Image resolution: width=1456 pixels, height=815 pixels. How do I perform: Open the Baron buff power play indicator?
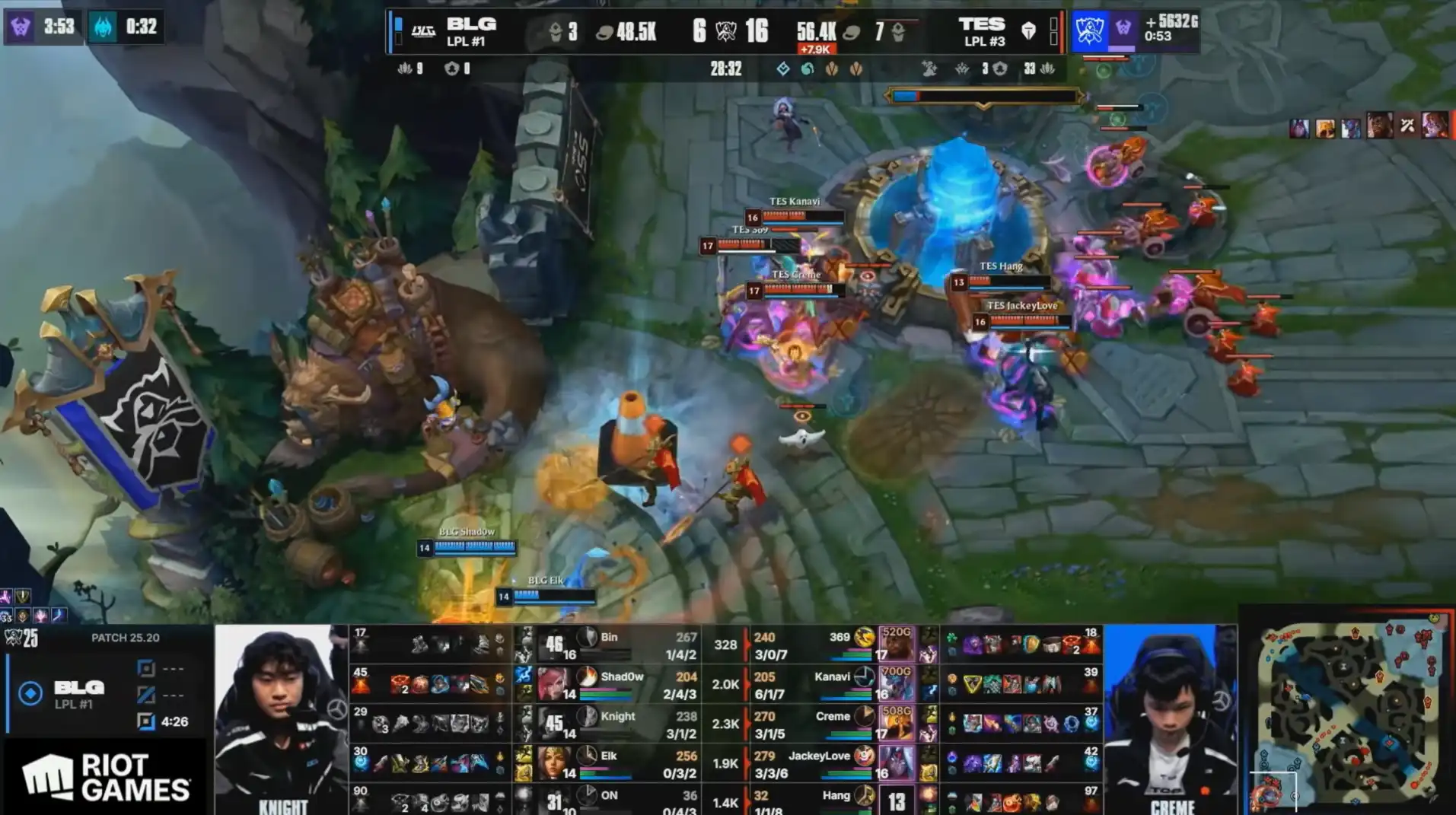click(x=1134, y=29)
